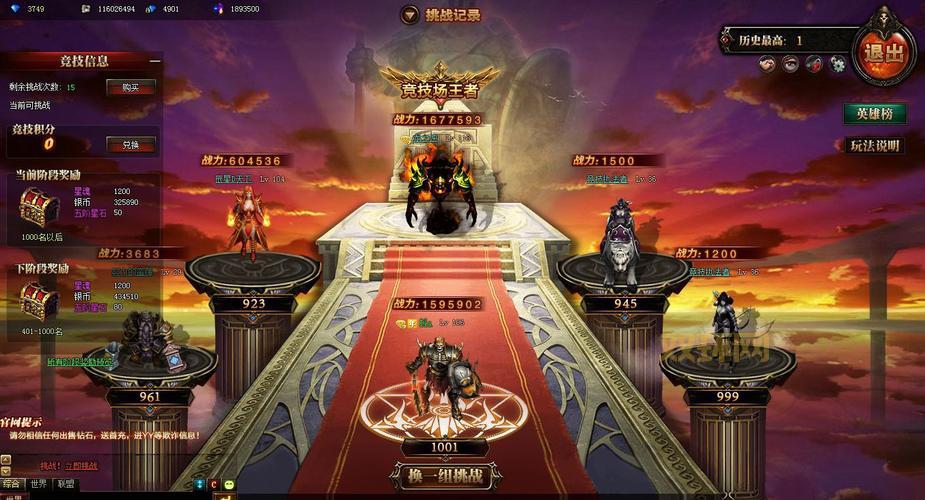Switch to the 世界 chat tab
Image resolution: width=925 pixels, height=500 pixels.
click(38, 484)
